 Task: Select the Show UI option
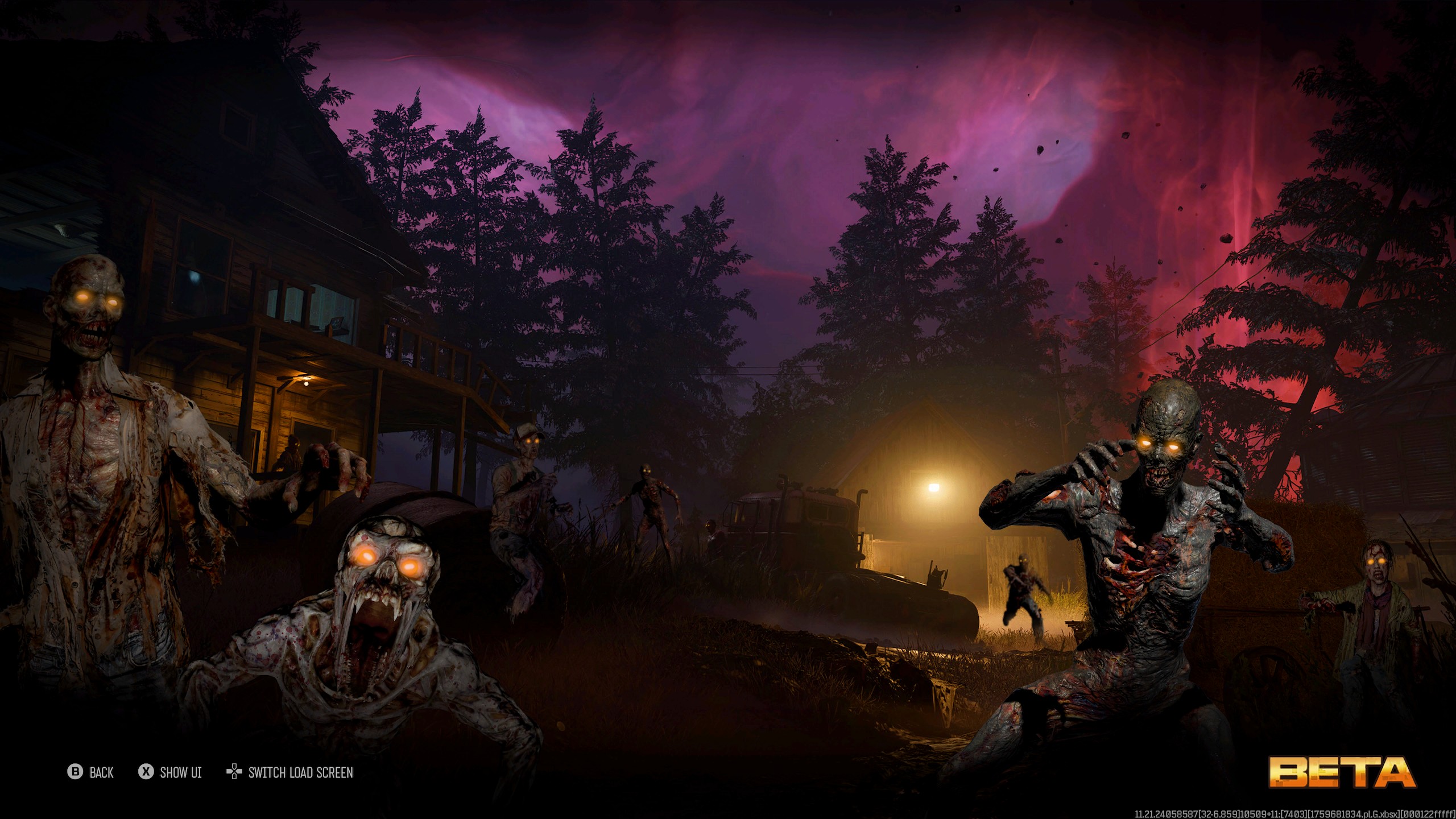180,772
